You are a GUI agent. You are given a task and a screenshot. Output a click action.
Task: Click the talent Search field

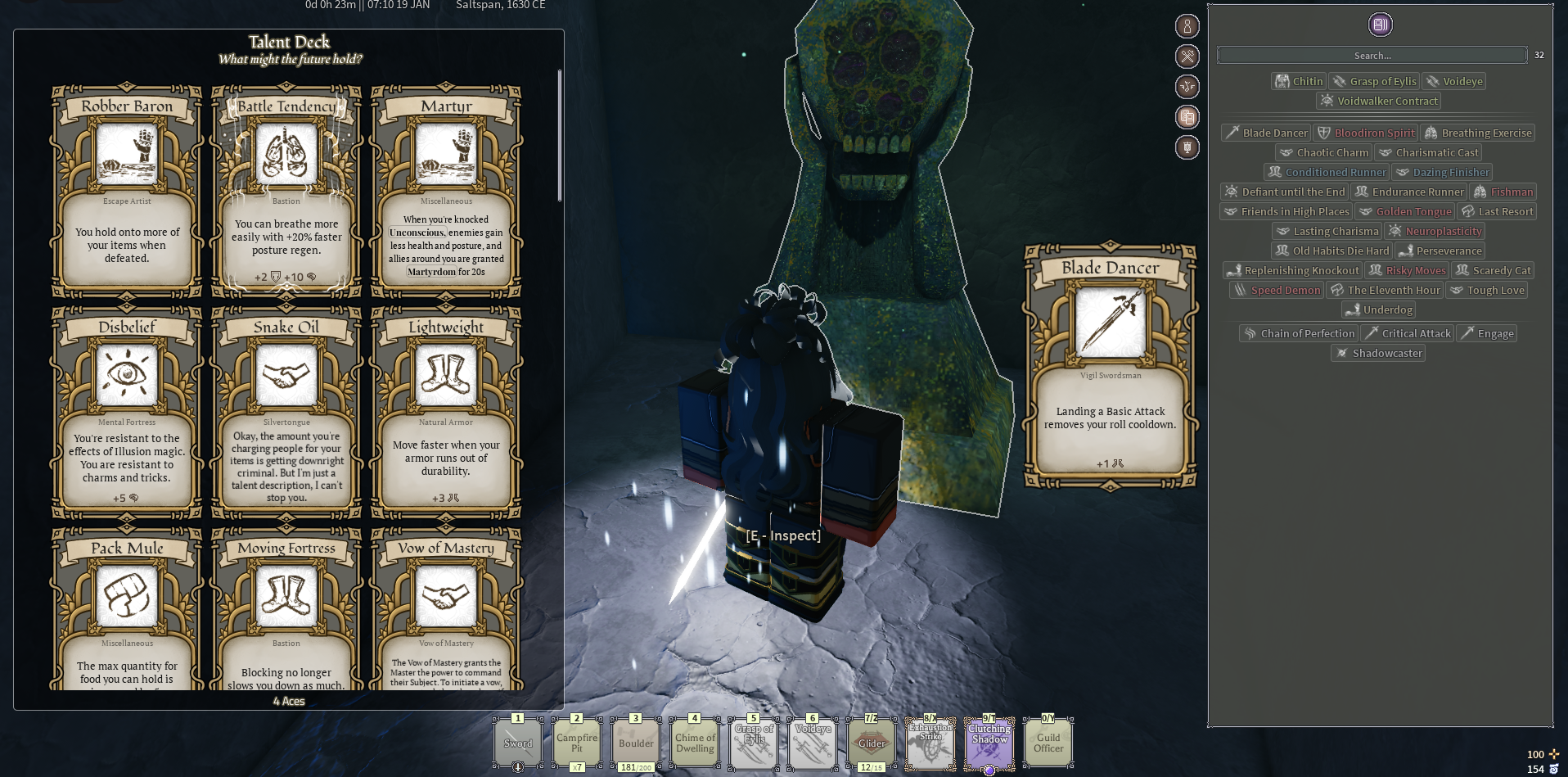click(x=1372, y=56)
